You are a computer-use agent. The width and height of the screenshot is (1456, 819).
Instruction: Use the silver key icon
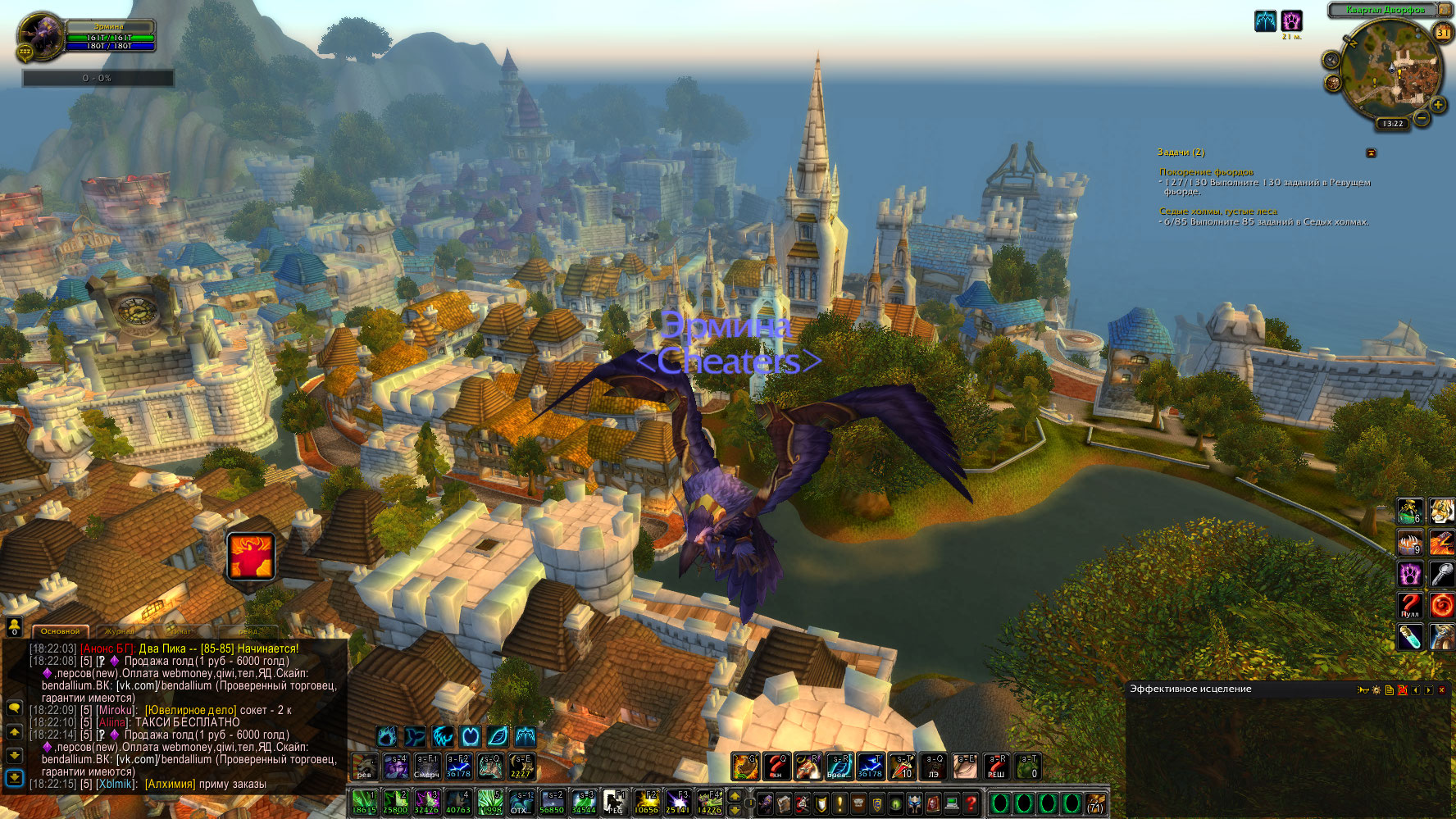1442,574
